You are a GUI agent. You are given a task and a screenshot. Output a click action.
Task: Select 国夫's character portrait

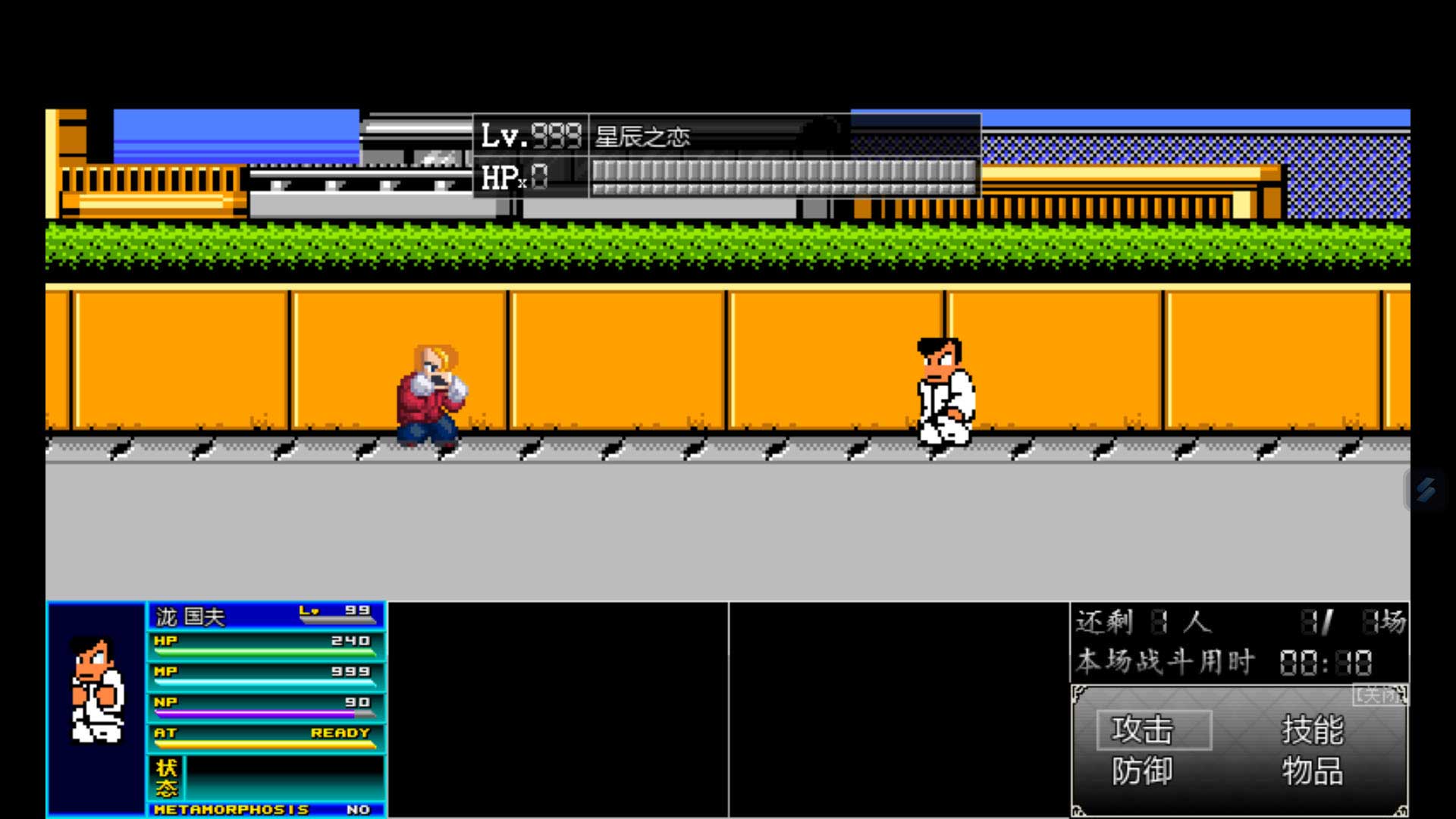tap(96, 690)
